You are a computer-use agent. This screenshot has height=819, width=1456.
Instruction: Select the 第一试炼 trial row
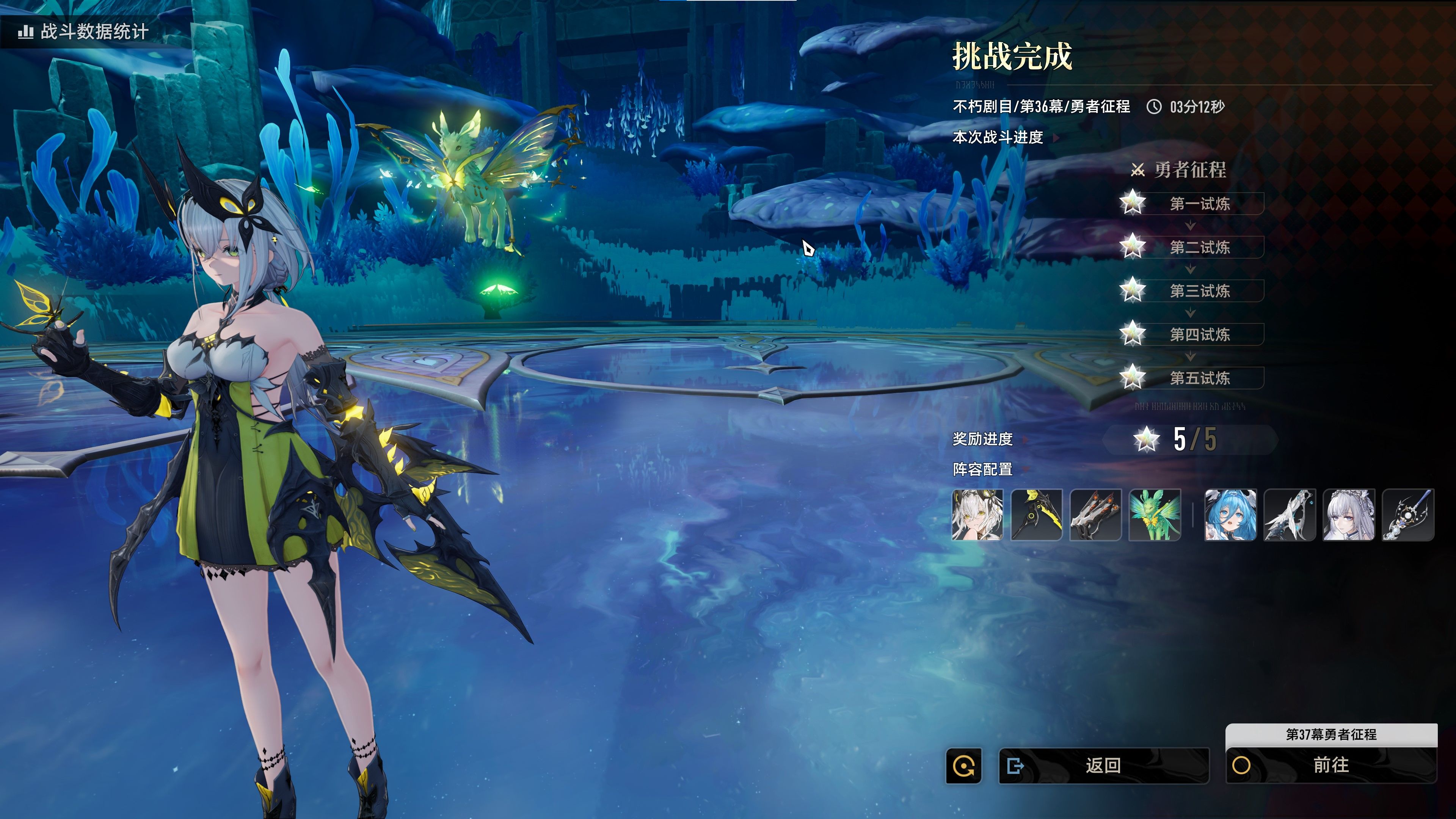pos(1199,204)
